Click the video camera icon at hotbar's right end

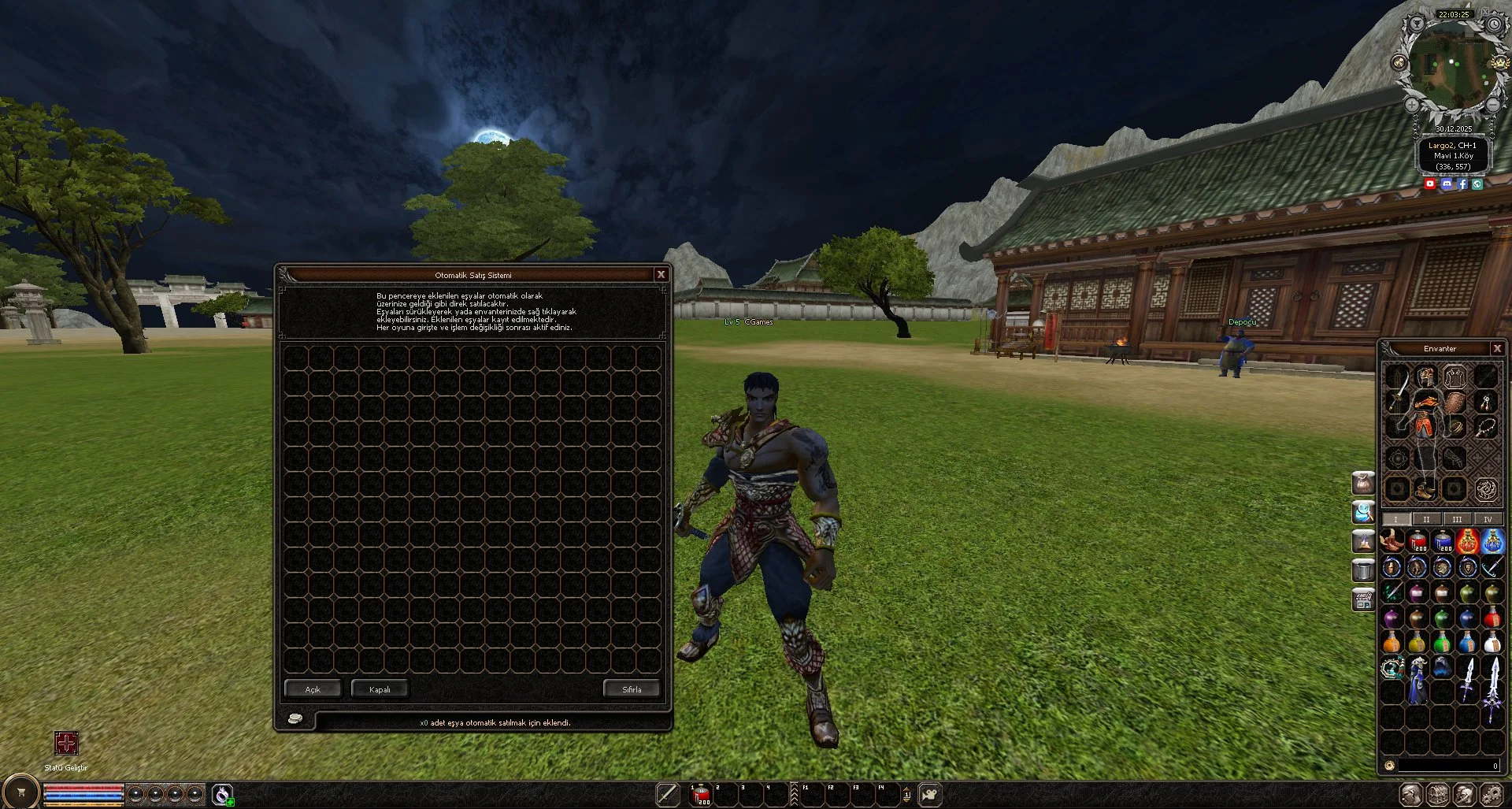click(x=929, y=795)
